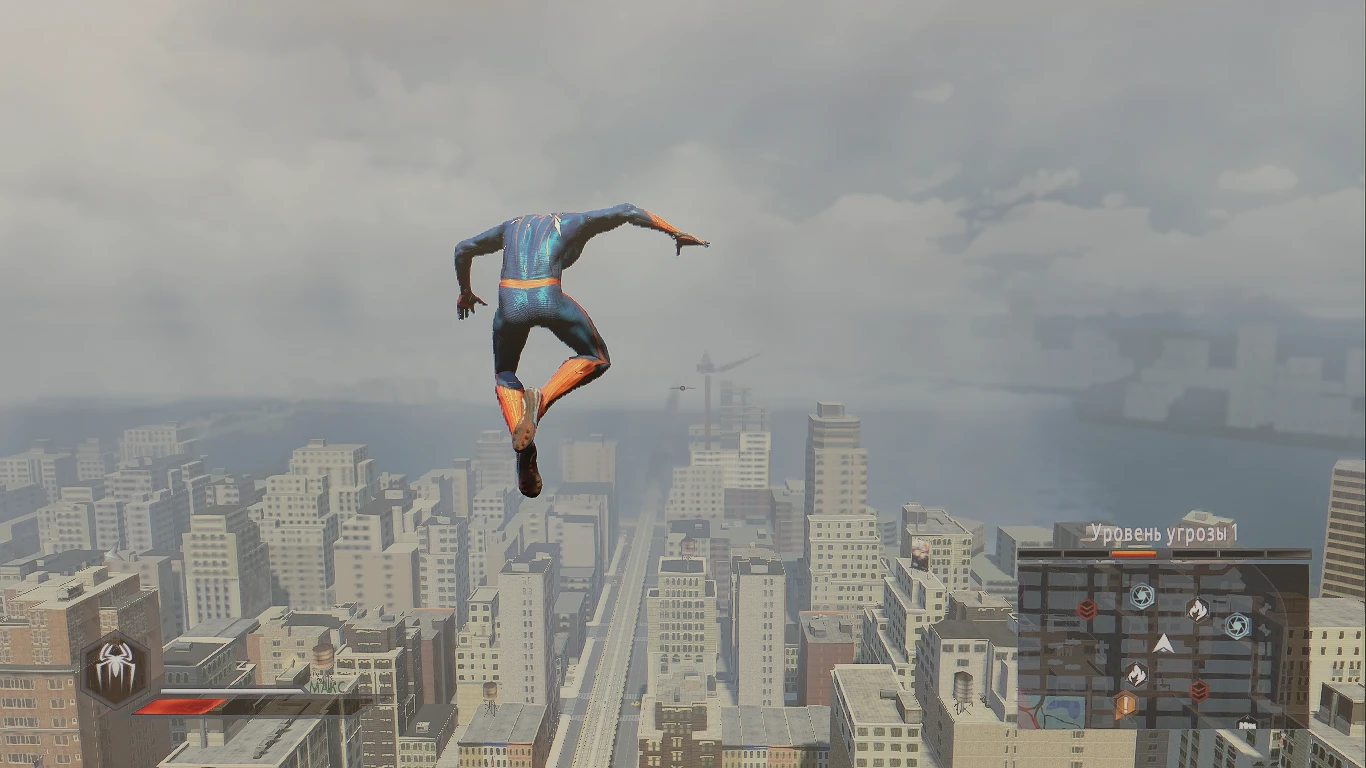1366x768 pixels.
Task: Select the lower fire incident marker on minimap
Action: point(1136,673)
